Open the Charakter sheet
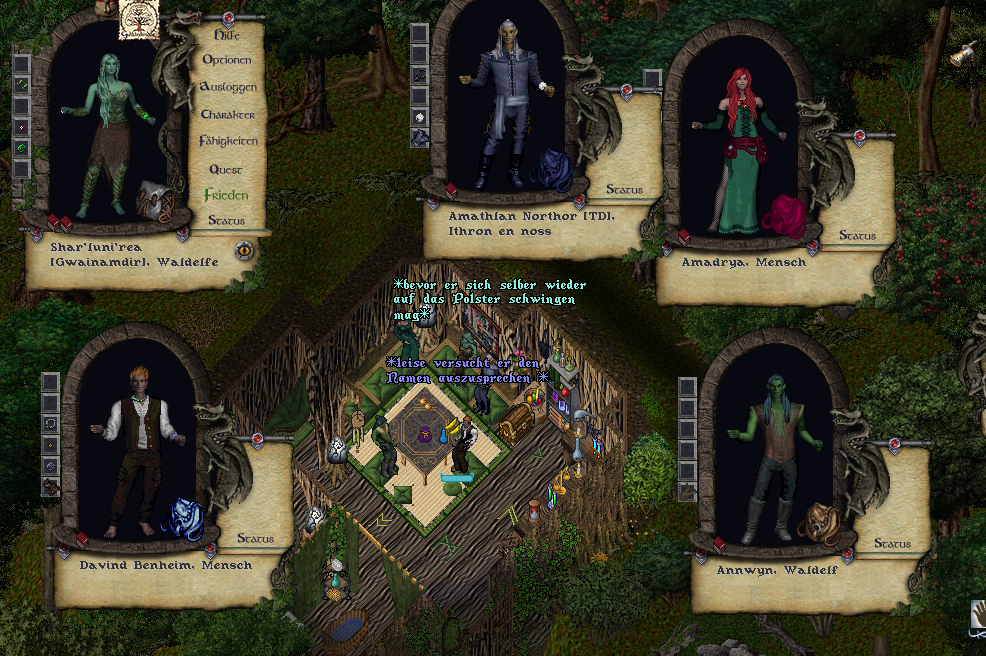This screenshot has height=656, width=986. click(x=227, y=115)
